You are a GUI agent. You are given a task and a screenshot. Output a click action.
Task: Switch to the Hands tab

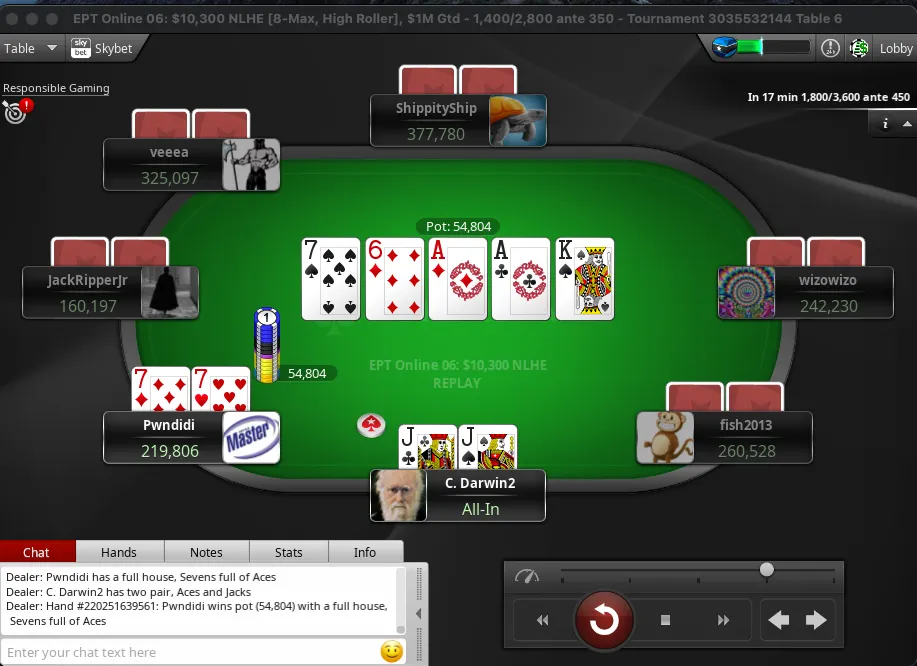pos(119,552)
